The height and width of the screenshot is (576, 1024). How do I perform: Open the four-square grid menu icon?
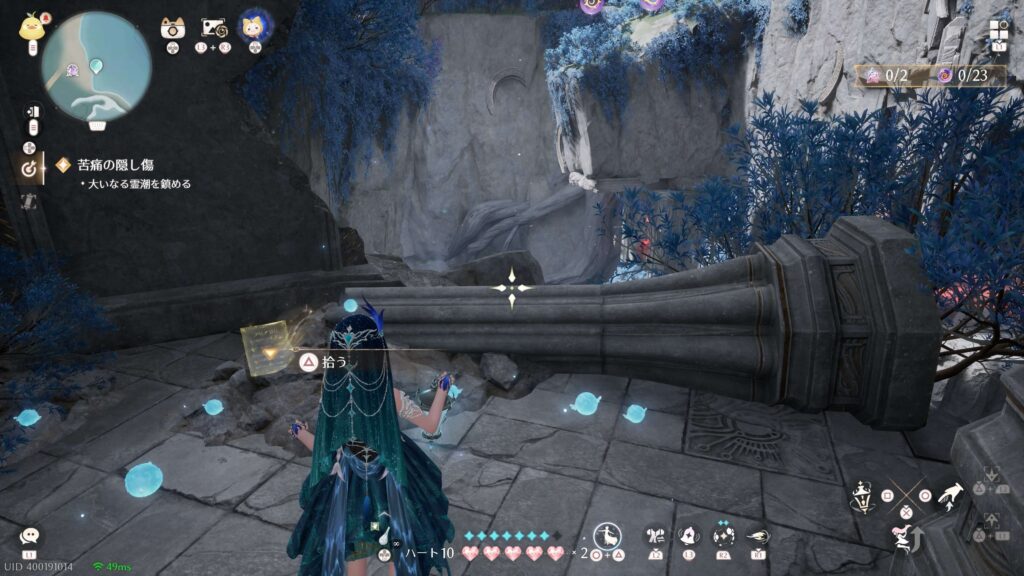coord(999,30)
